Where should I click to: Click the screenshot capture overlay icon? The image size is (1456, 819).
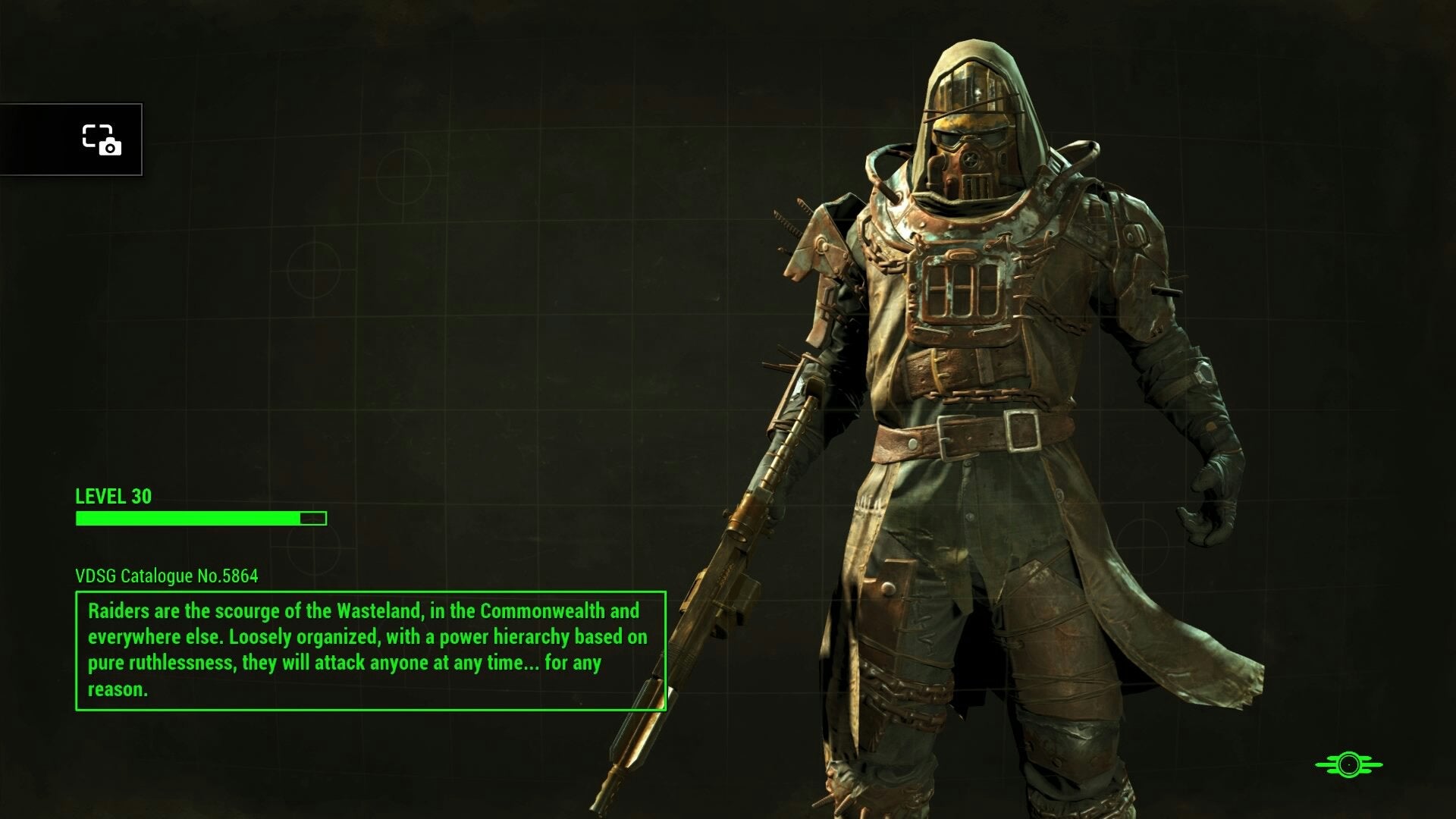[x=102, y=140]
